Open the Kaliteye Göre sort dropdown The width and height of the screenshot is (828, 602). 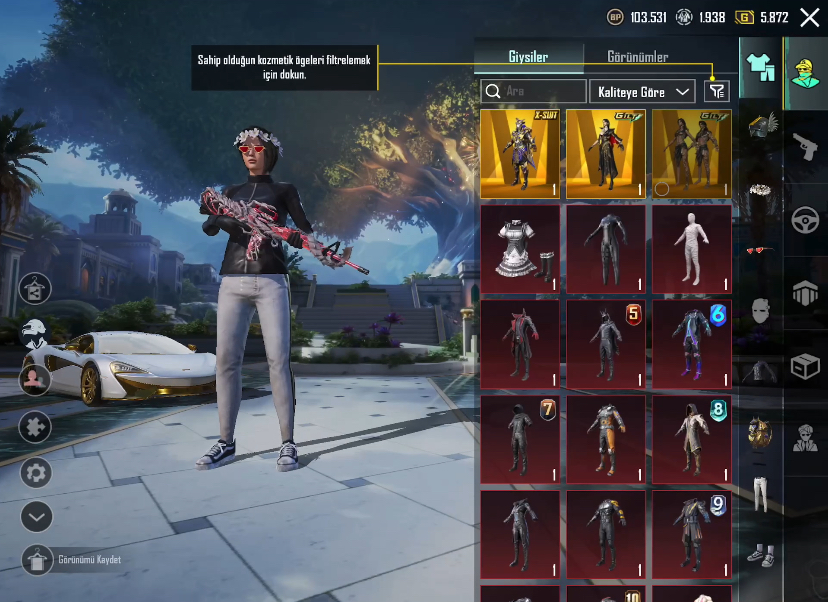(x=642, y=91)
